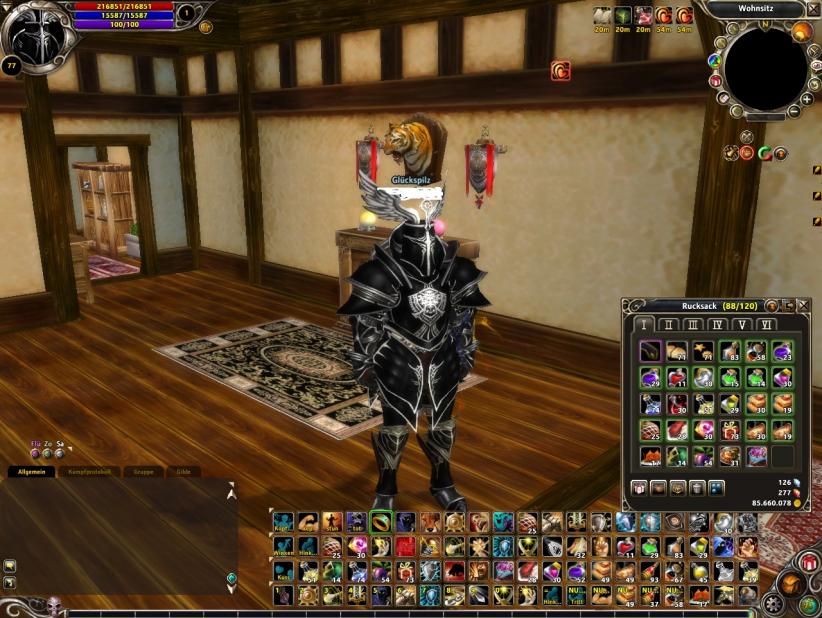
Task: Switch to Rucksack tab II
Action: pyautogui.click(x=669, y=324)
